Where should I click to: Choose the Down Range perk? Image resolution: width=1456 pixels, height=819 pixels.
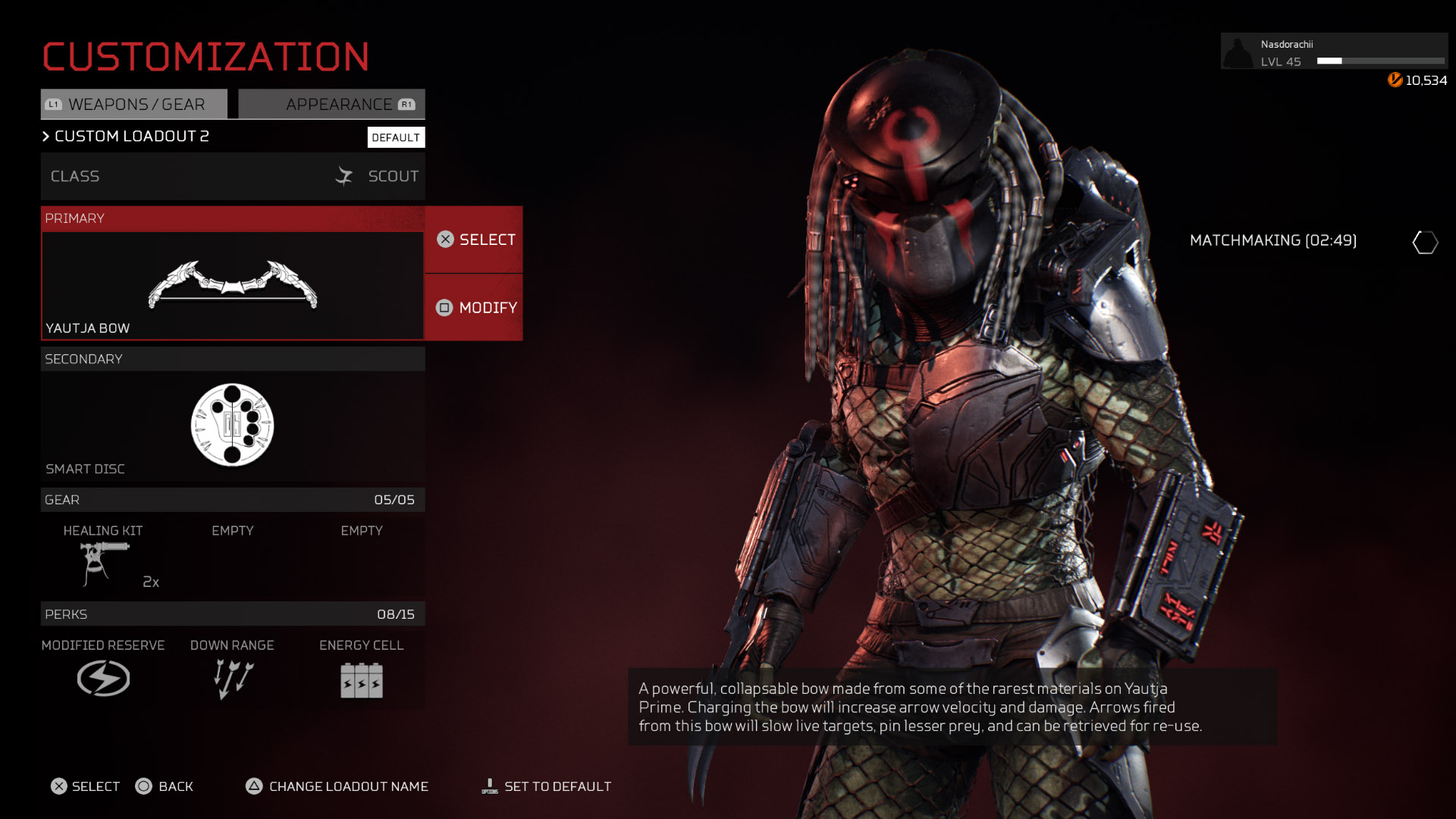232,669
